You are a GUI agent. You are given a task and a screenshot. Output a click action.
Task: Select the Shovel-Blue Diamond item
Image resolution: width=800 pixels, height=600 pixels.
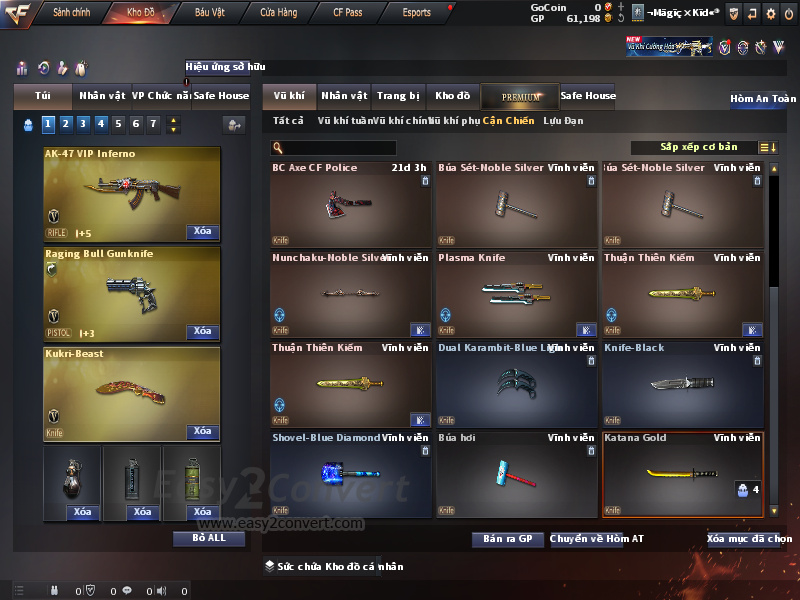[x=350, y=474]
